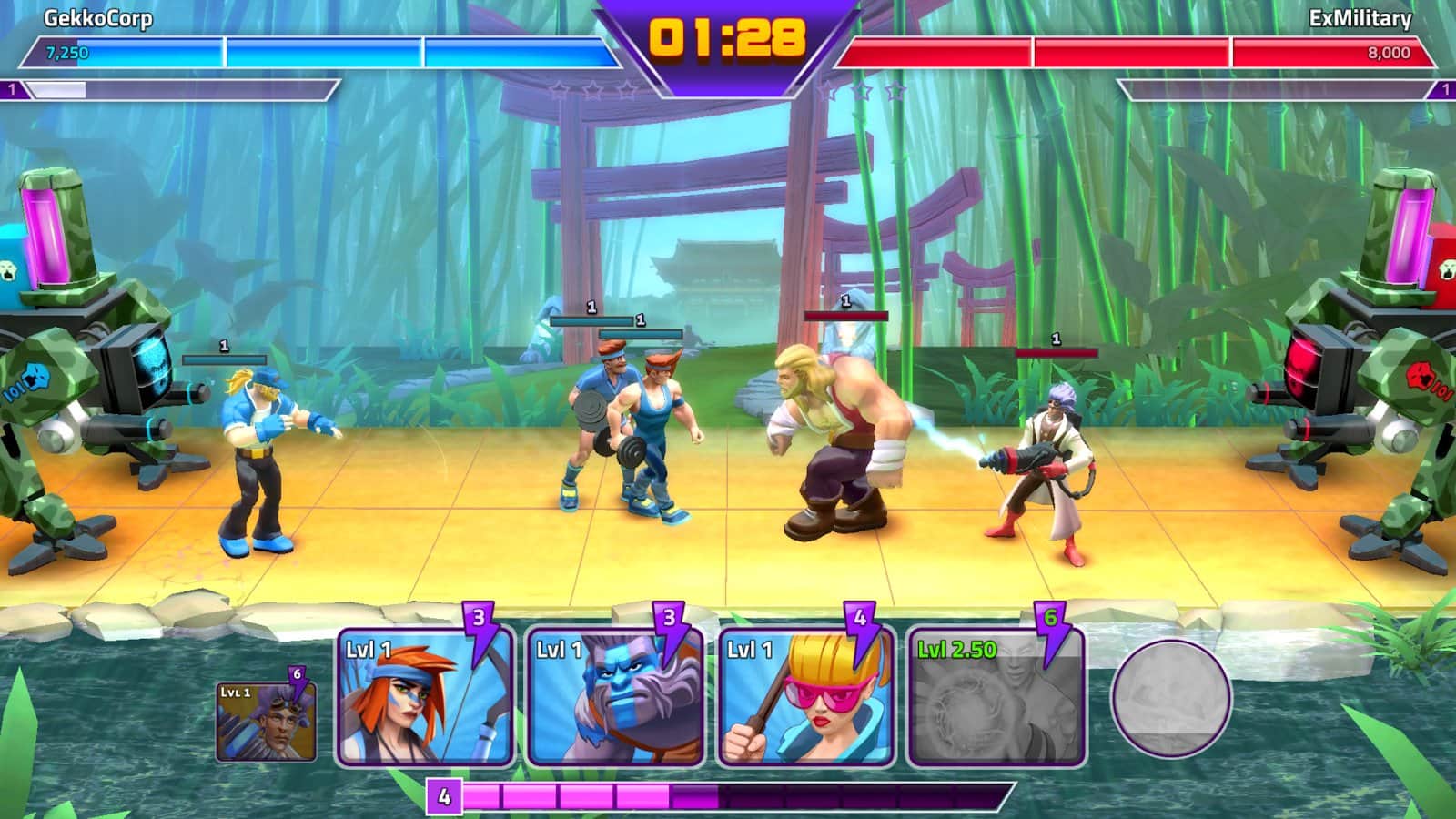The height and width of the screenshot is (819, 1456).
Task: Tap the small next-card preview with goggles
Action: pyautogui.click(x=266, y=722)
